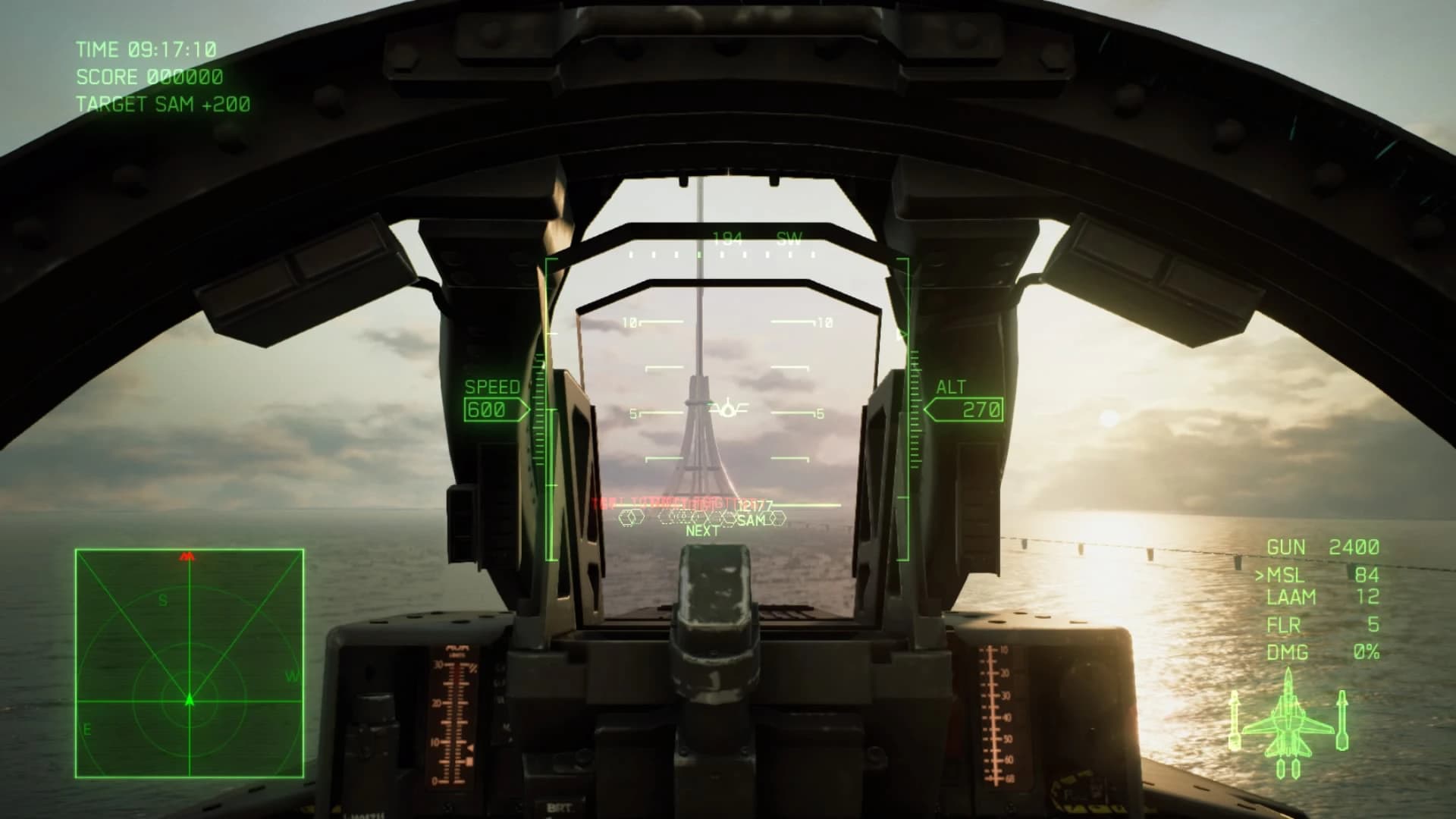Click the flight path marker in the HUD center
Image resolution: width=1456 pixels, height=819 pixels.
(x=726, y=410)
